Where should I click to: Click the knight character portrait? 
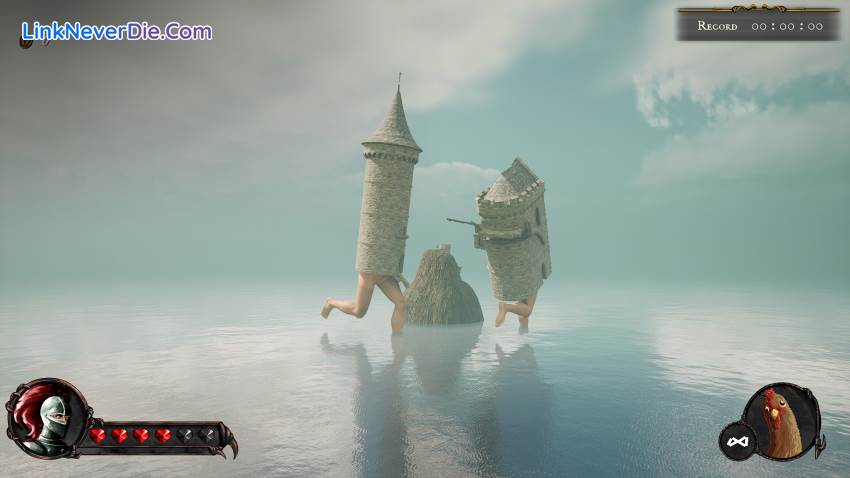pos(47,417)
